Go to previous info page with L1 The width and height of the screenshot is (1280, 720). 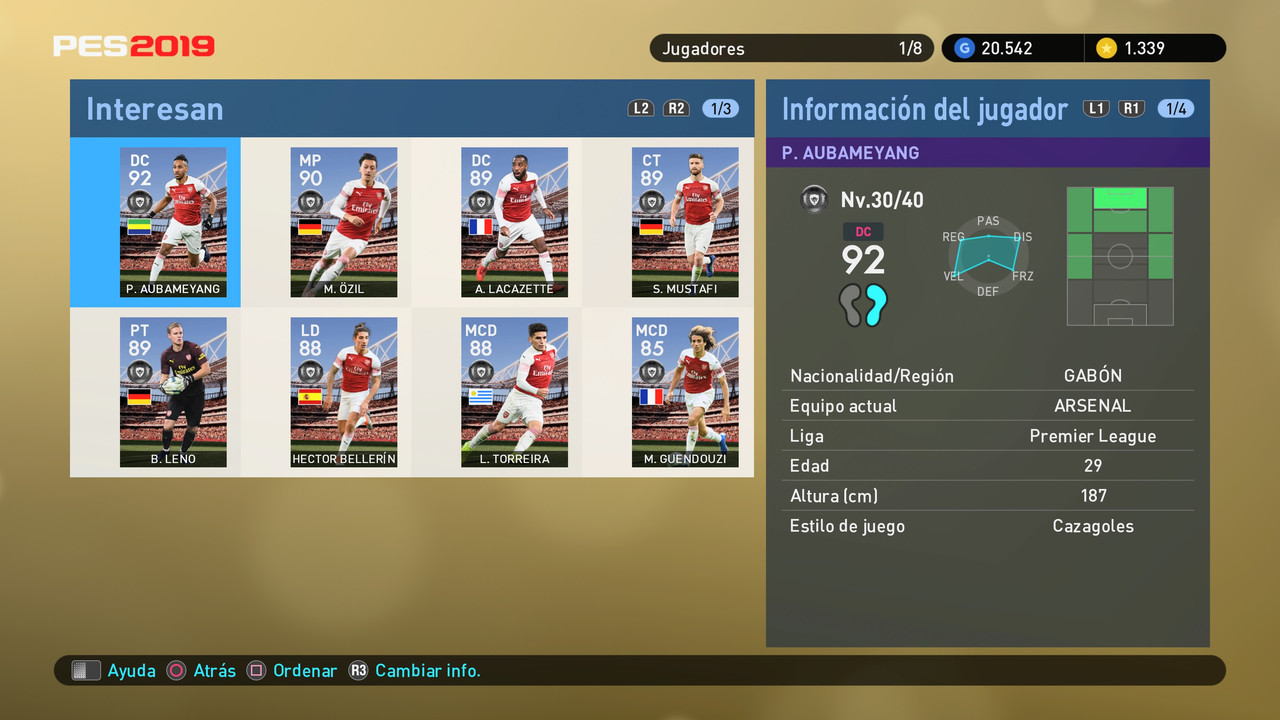(1096, 108)
